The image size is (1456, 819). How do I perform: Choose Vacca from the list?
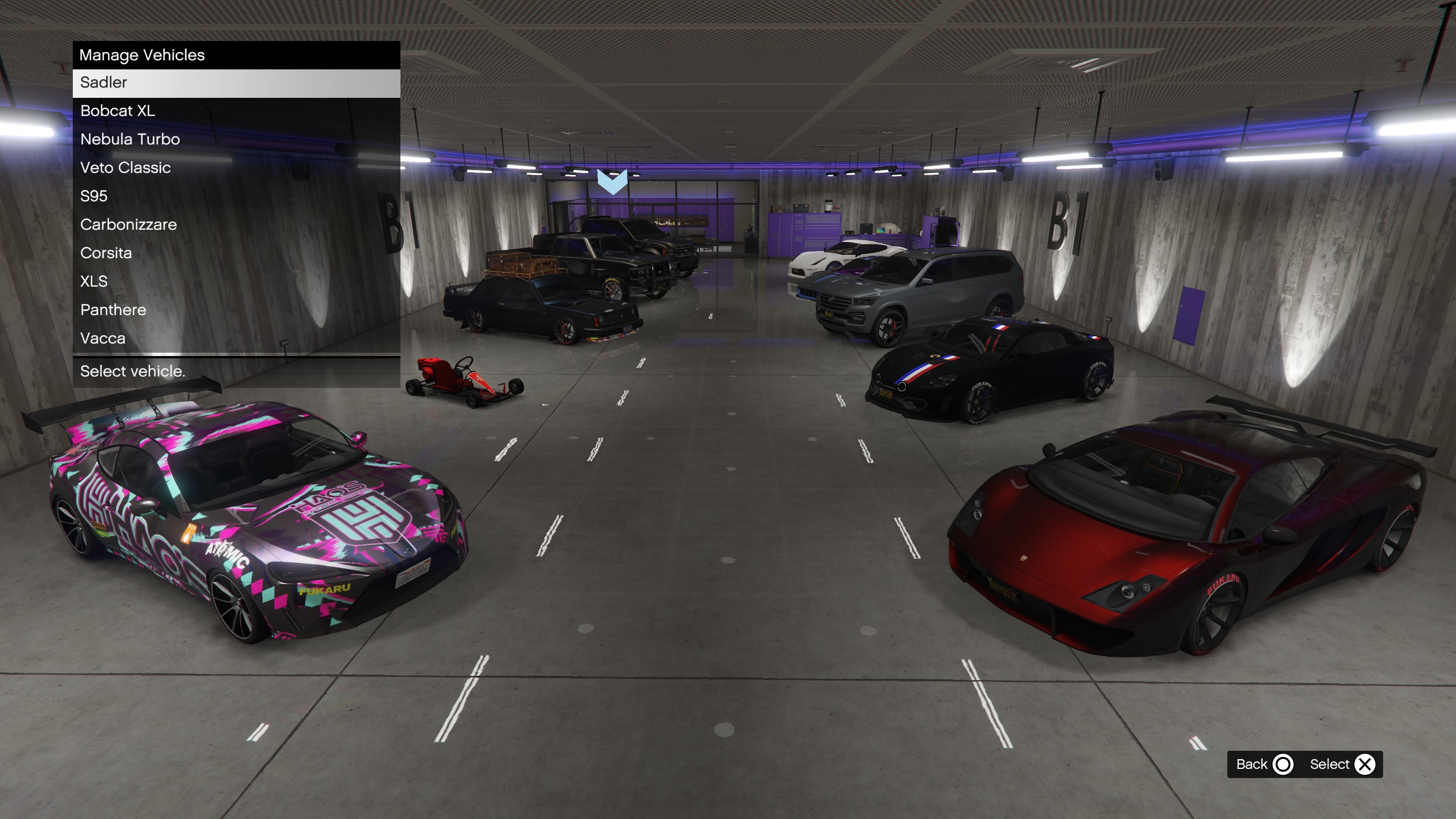[236, 338]
